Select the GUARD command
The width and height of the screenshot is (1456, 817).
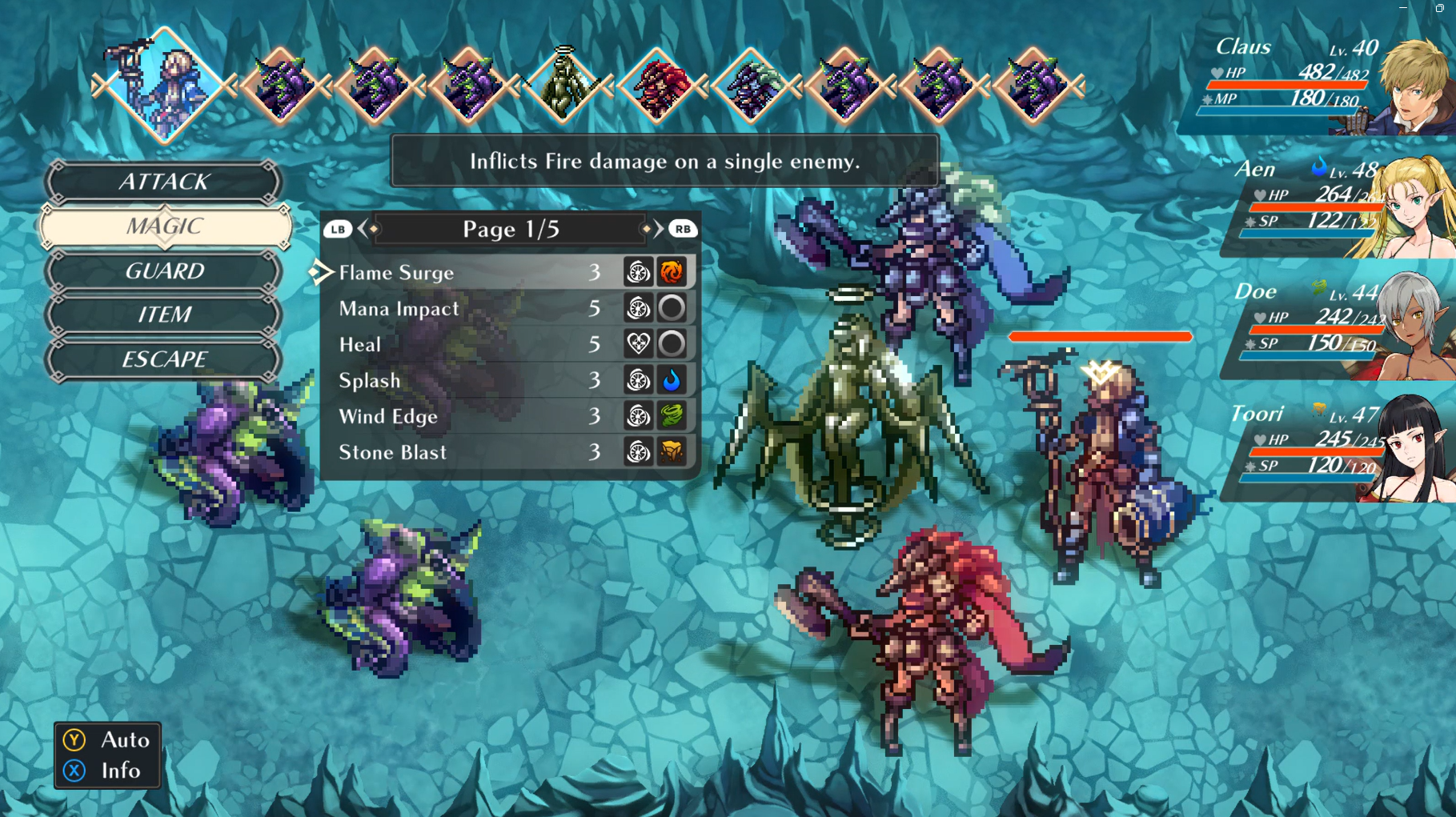164,271
